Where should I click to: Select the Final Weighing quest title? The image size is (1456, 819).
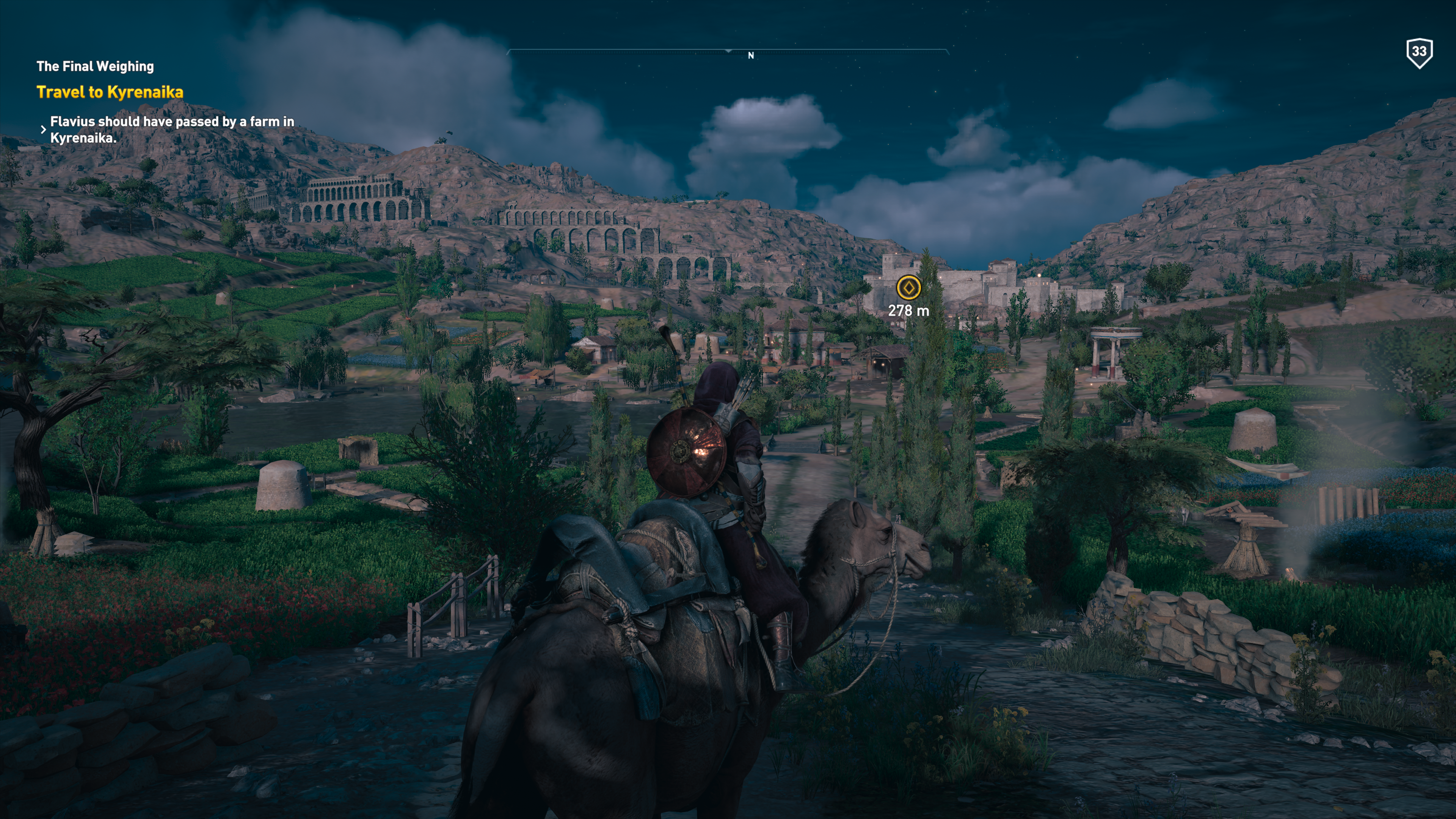pos(95,67)
